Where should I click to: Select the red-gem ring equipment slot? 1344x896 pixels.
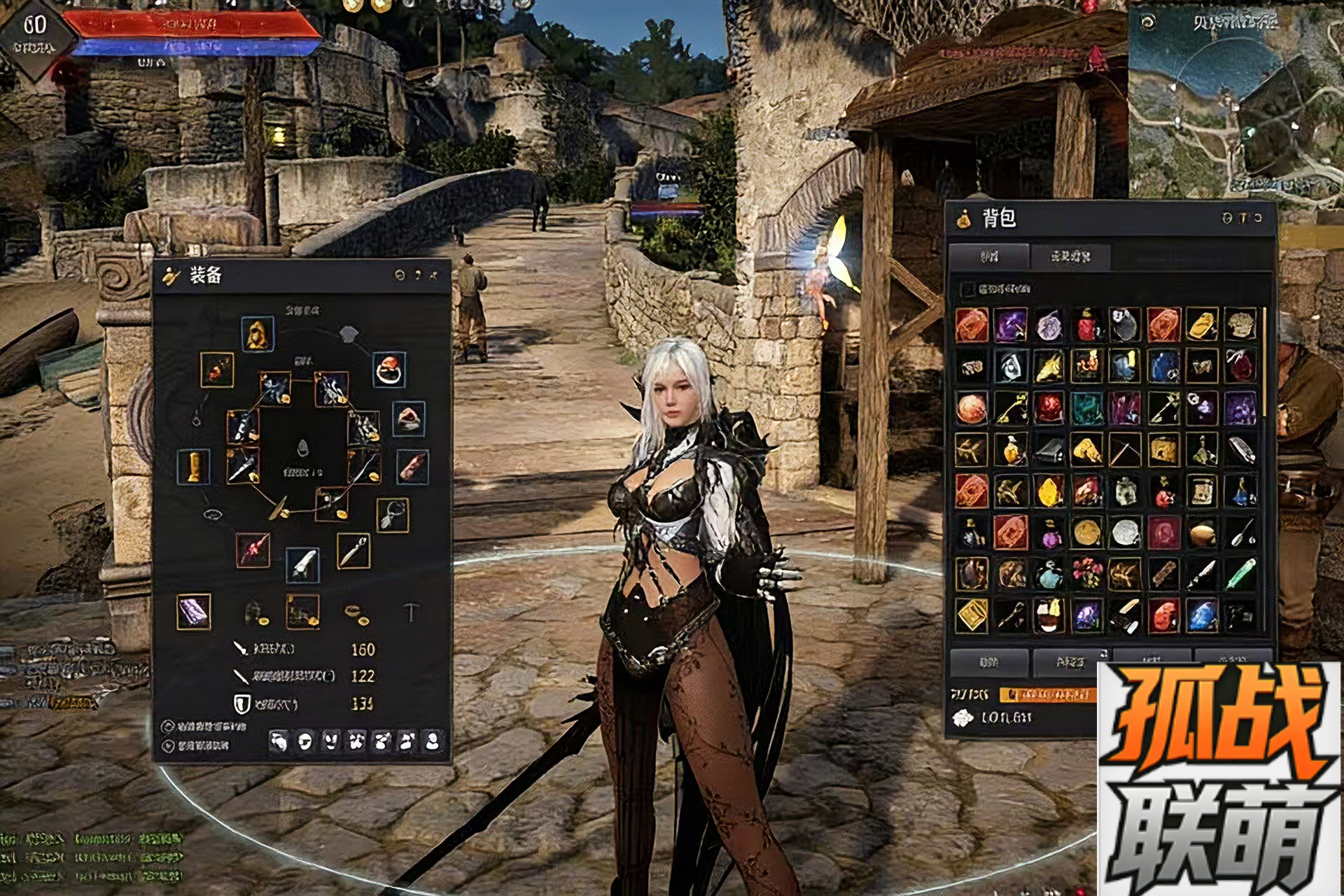pos(389,369)
